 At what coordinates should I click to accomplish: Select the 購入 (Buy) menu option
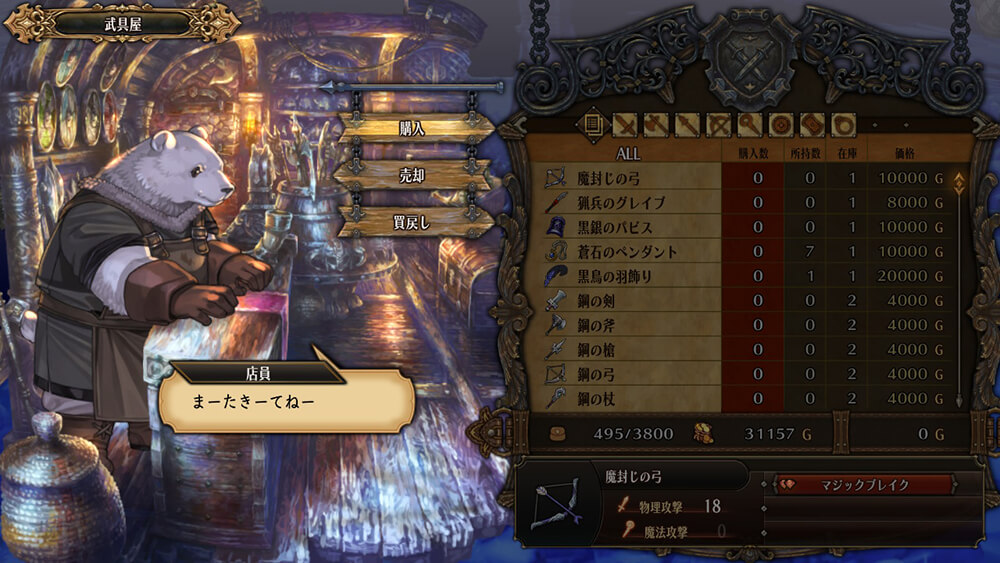(412, 127)
